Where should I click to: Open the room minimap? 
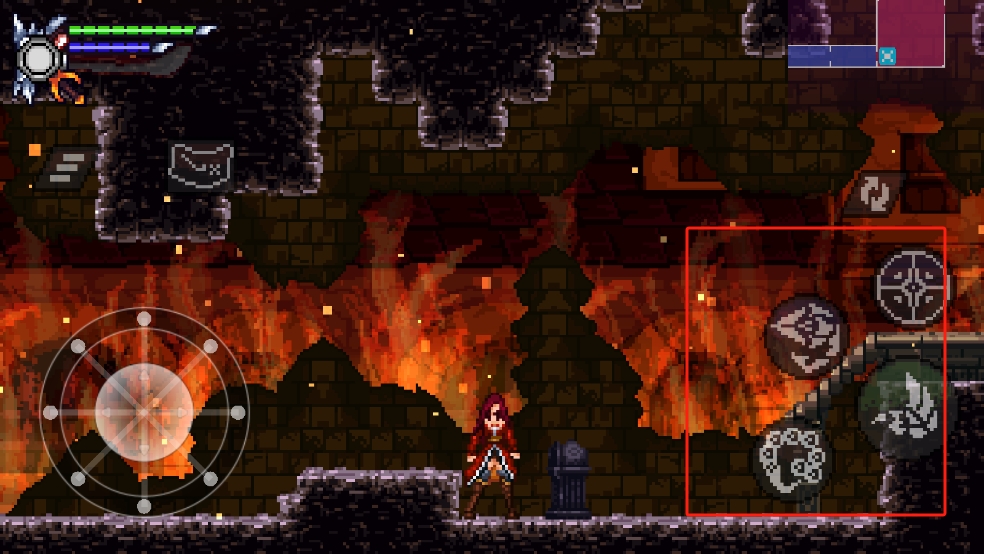pyautogui.click(x=866, y=35)
